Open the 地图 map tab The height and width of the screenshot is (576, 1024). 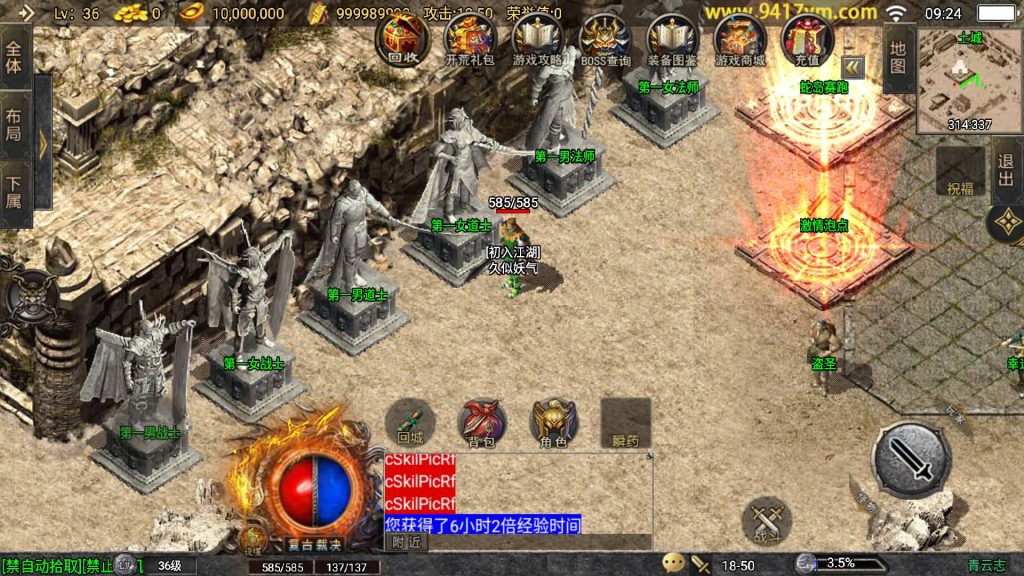click(898, 57)
